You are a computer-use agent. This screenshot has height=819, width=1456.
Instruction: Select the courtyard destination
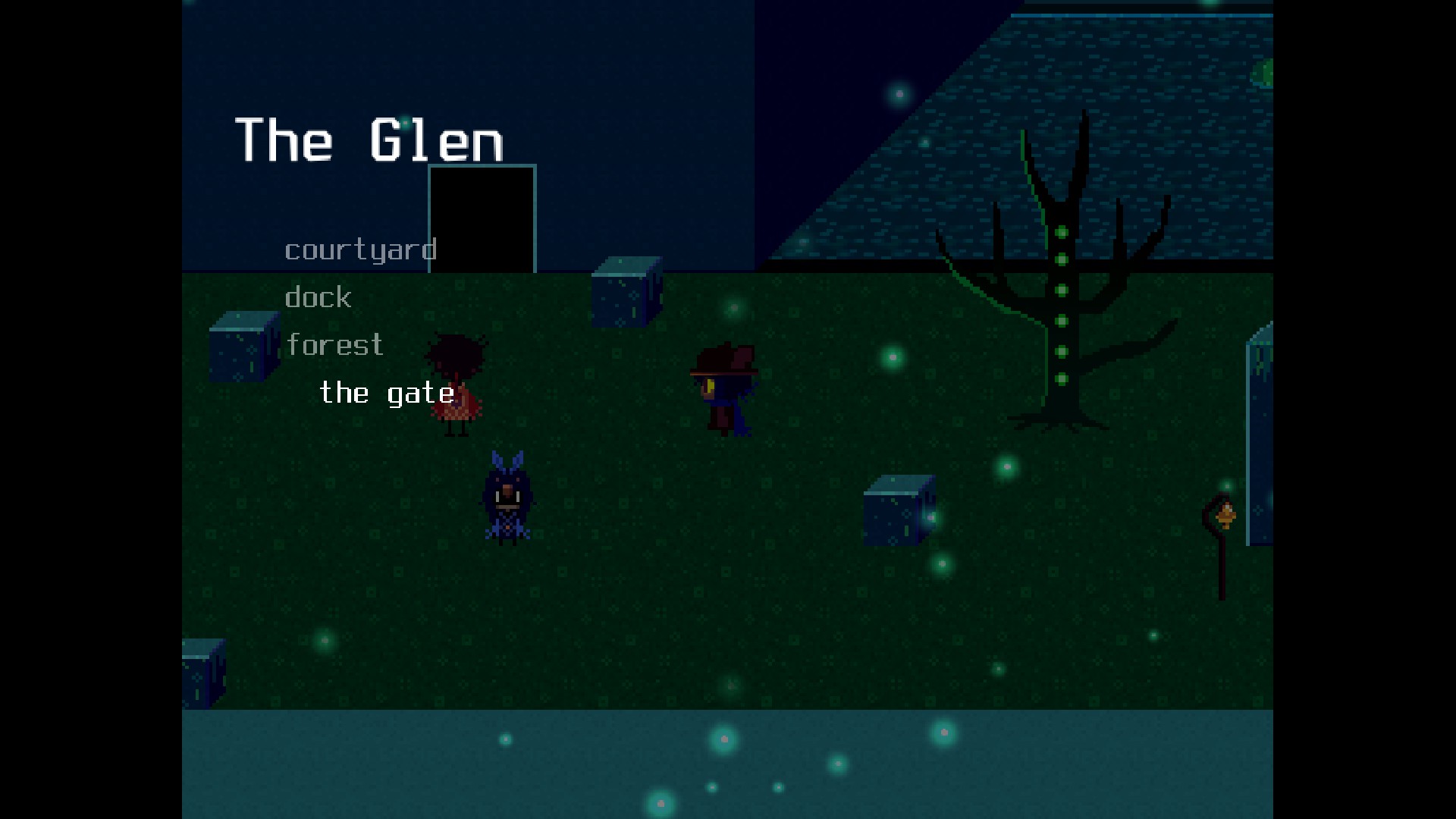click(360, 250)
